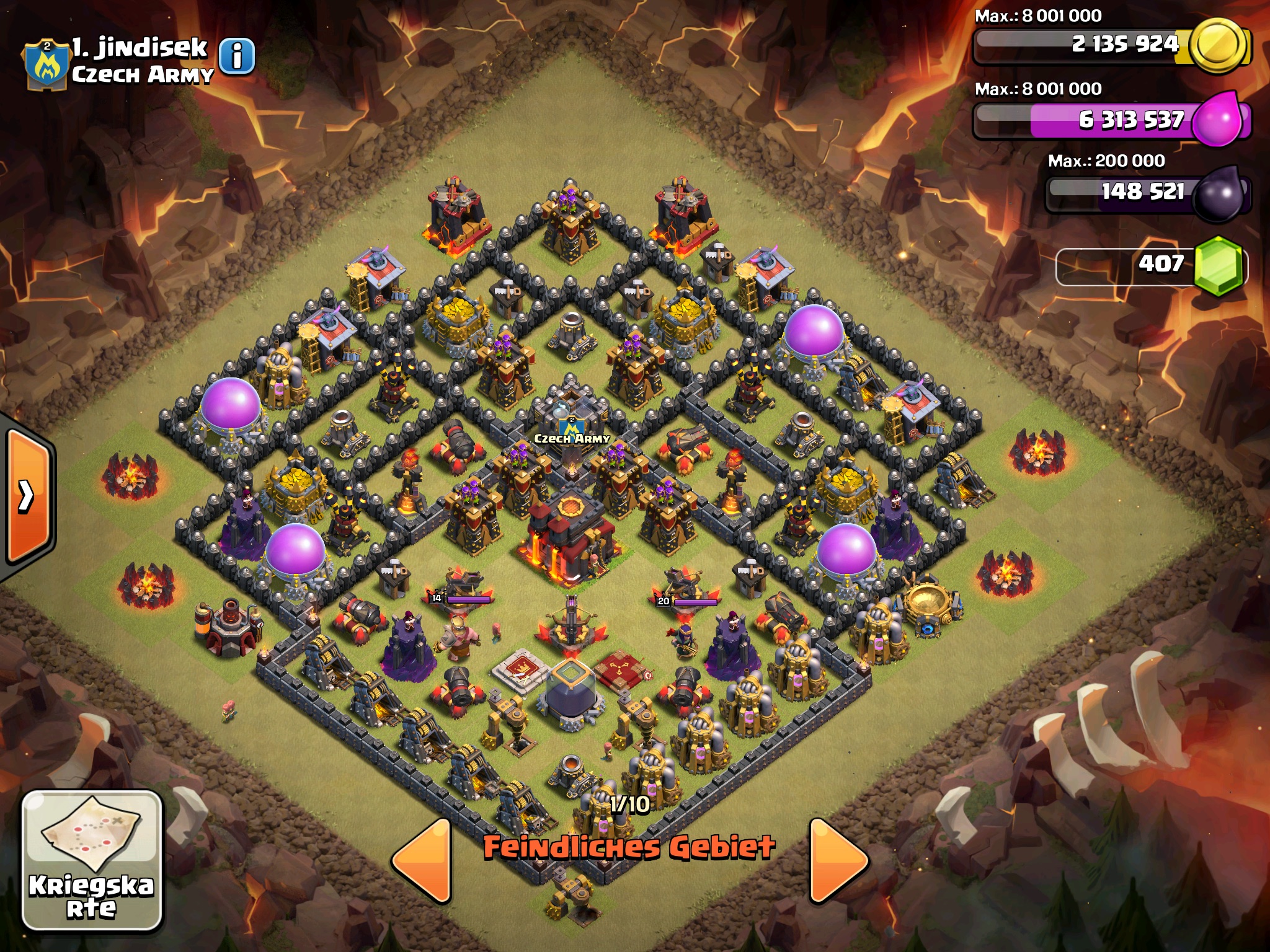
Task: Go to the next enemy base
Action: (838, 860)
